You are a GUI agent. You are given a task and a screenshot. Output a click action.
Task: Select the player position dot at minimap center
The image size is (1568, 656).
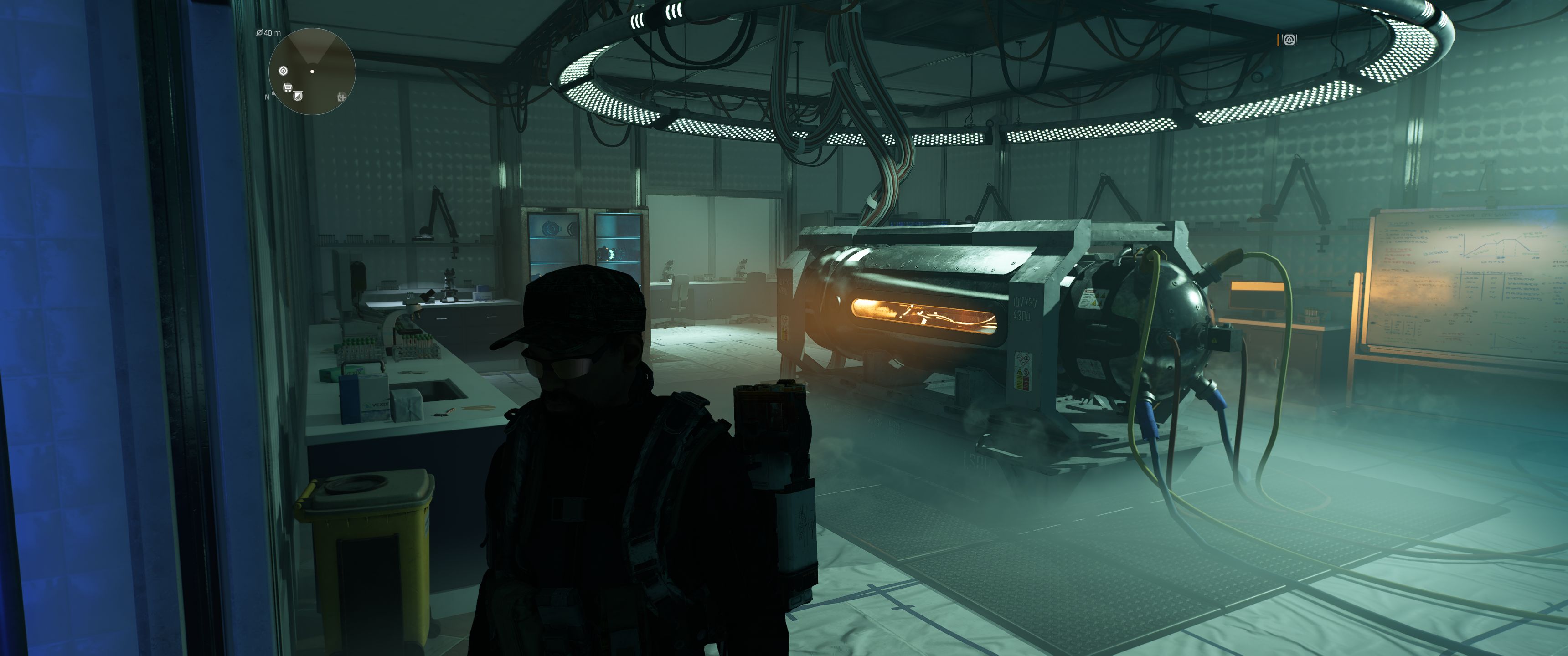[313, 71]
